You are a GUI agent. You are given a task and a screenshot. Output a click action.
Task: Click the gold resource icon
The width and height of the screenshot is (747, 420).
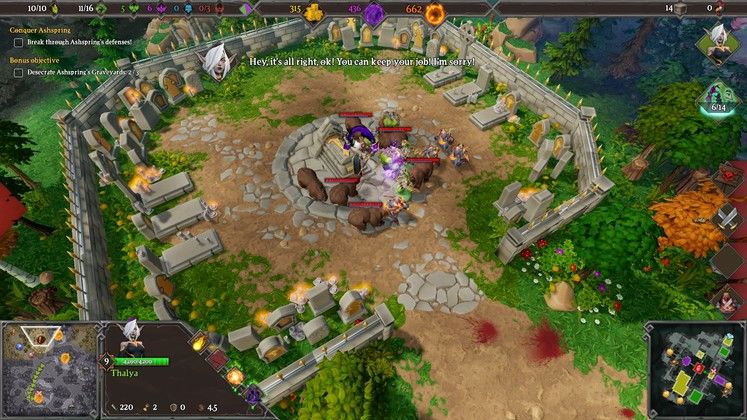(313, 13)
